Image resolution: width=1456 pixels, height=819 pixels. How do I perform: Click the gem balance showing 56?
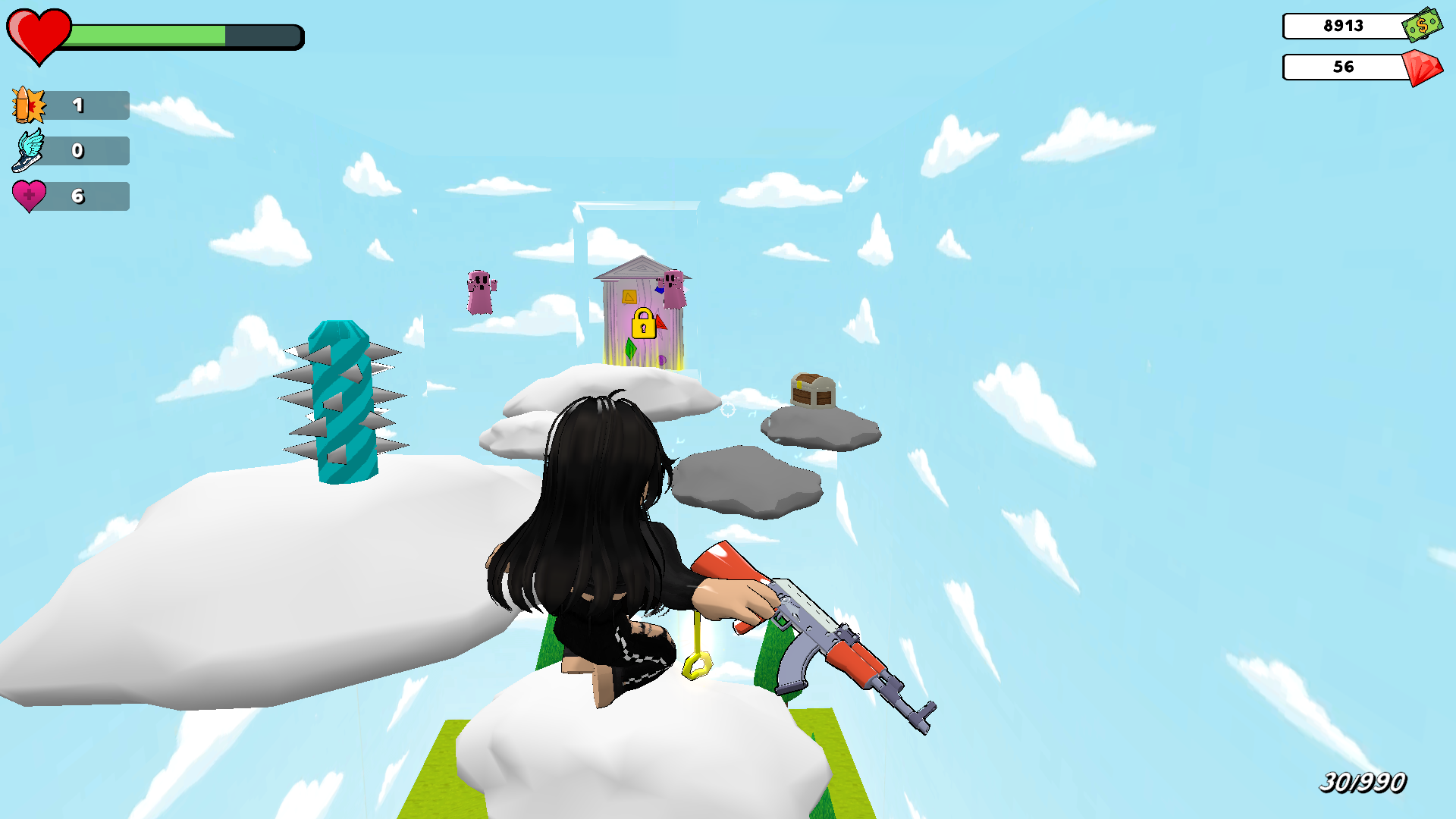point(1342,67)
